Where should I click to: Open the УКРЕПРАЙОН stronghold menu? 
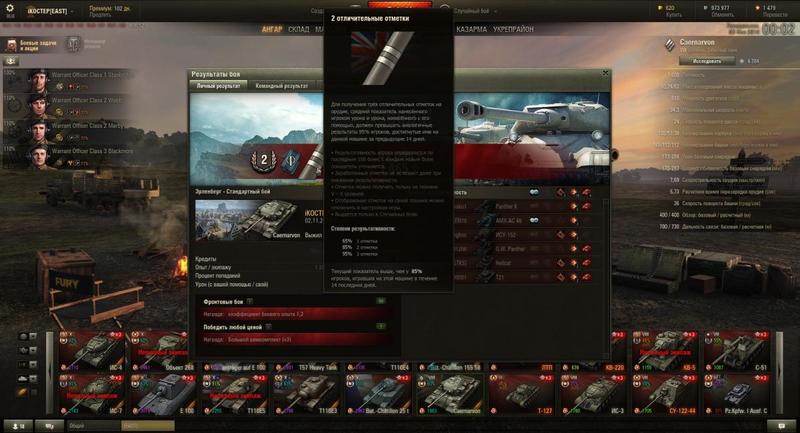click(512, 30)
